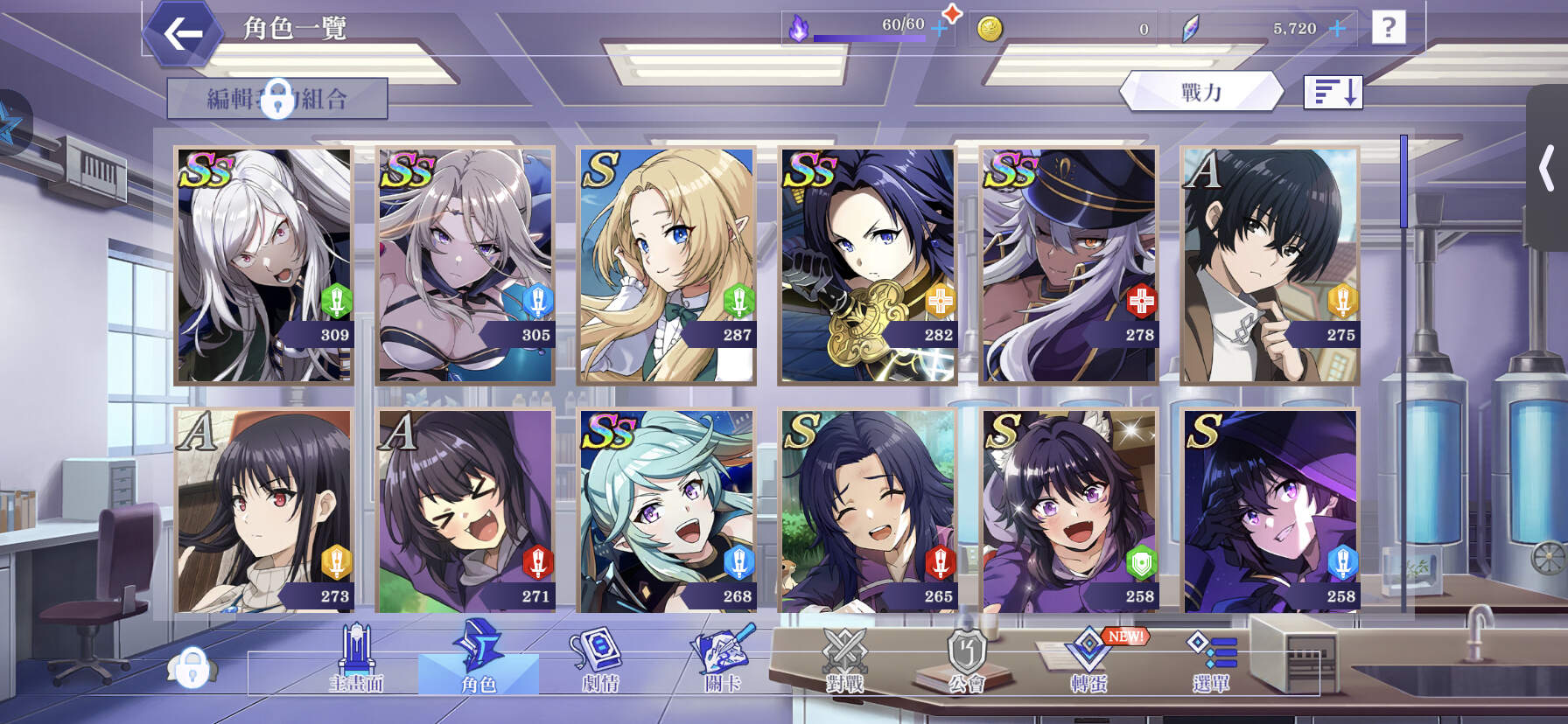This screenshot has width=1568, height=724.
Task: Open the 選單 menu
Action: click(1212, 660)
